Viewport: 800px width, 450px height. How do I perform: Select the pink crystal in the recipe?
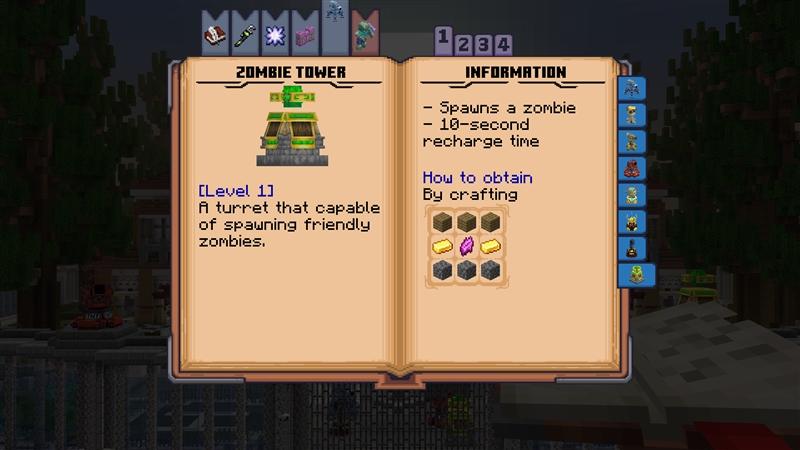click(x=464, y=245)
